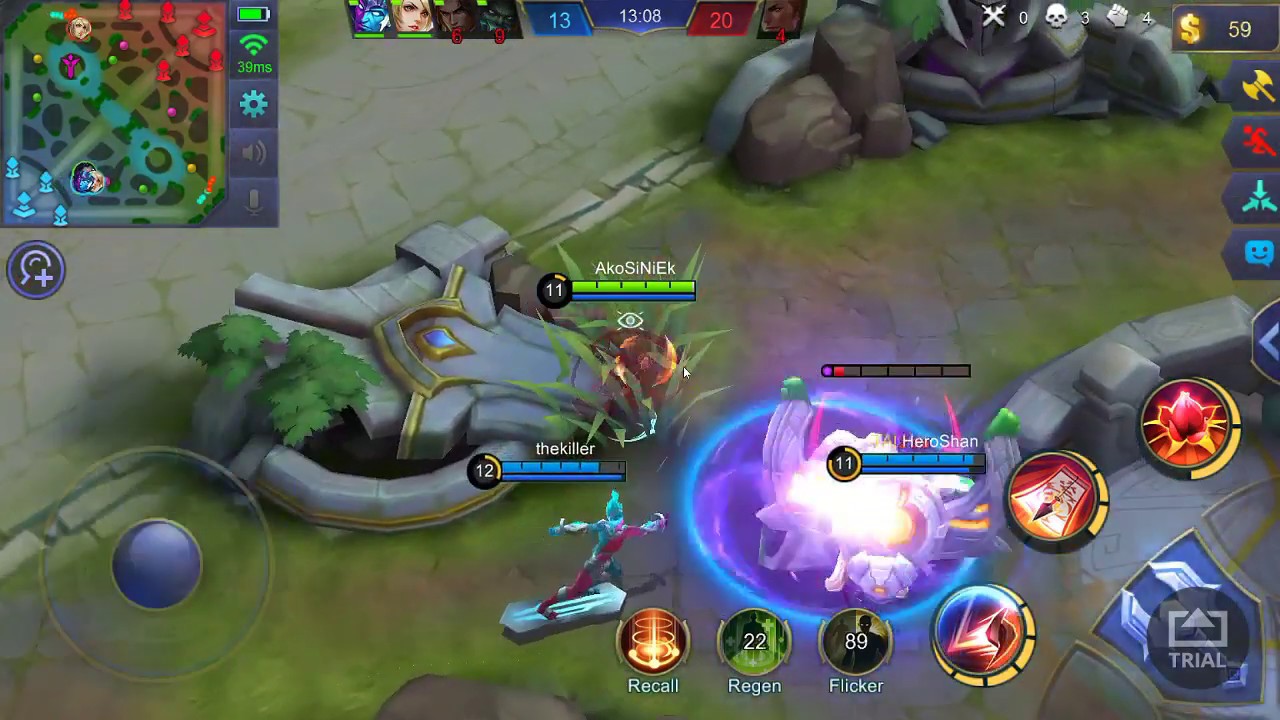Click the movement joystick knob
The height and width of the screenshot is (720, 1280).
click(x=156, y=563)
